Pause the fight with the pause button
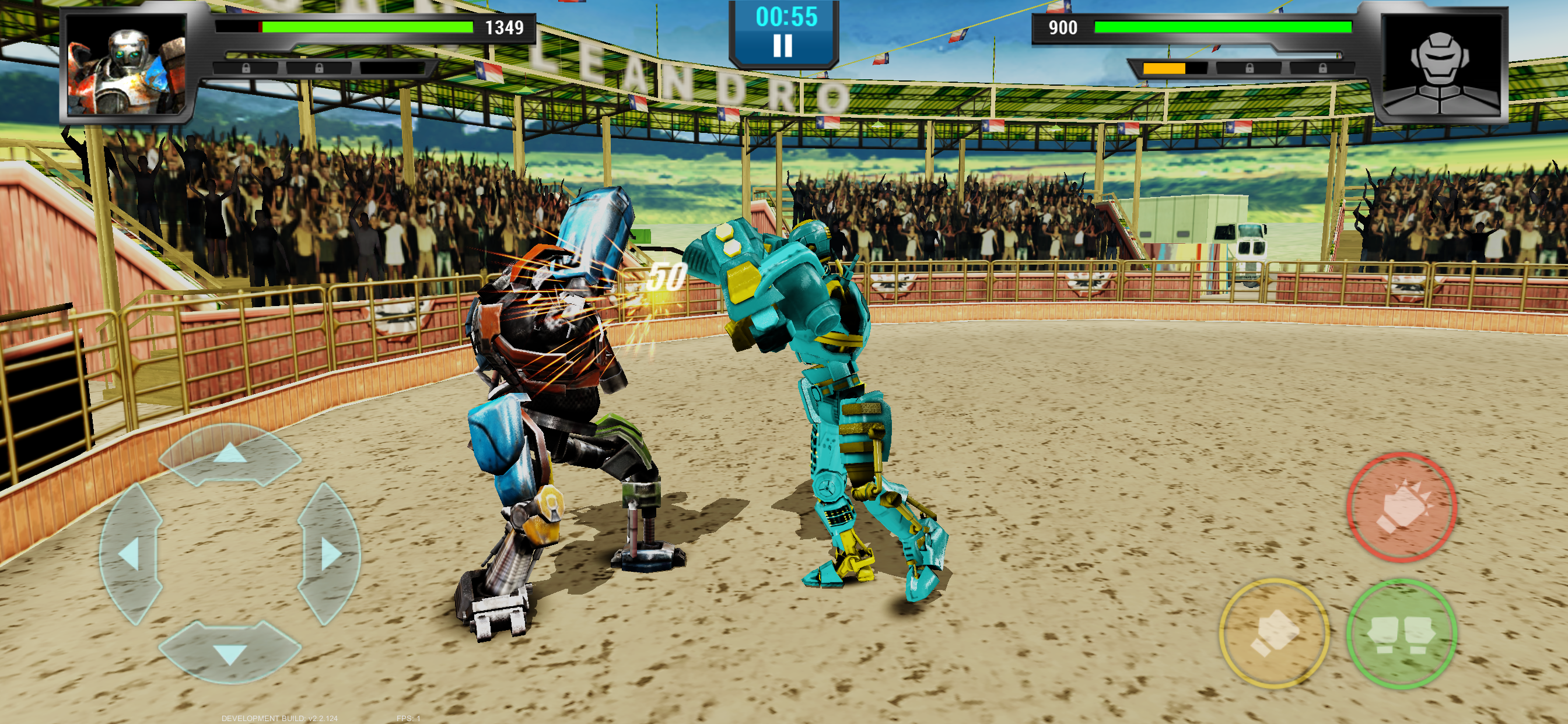The width and height of the screenshot is (1568, 724). coord(783,45)
